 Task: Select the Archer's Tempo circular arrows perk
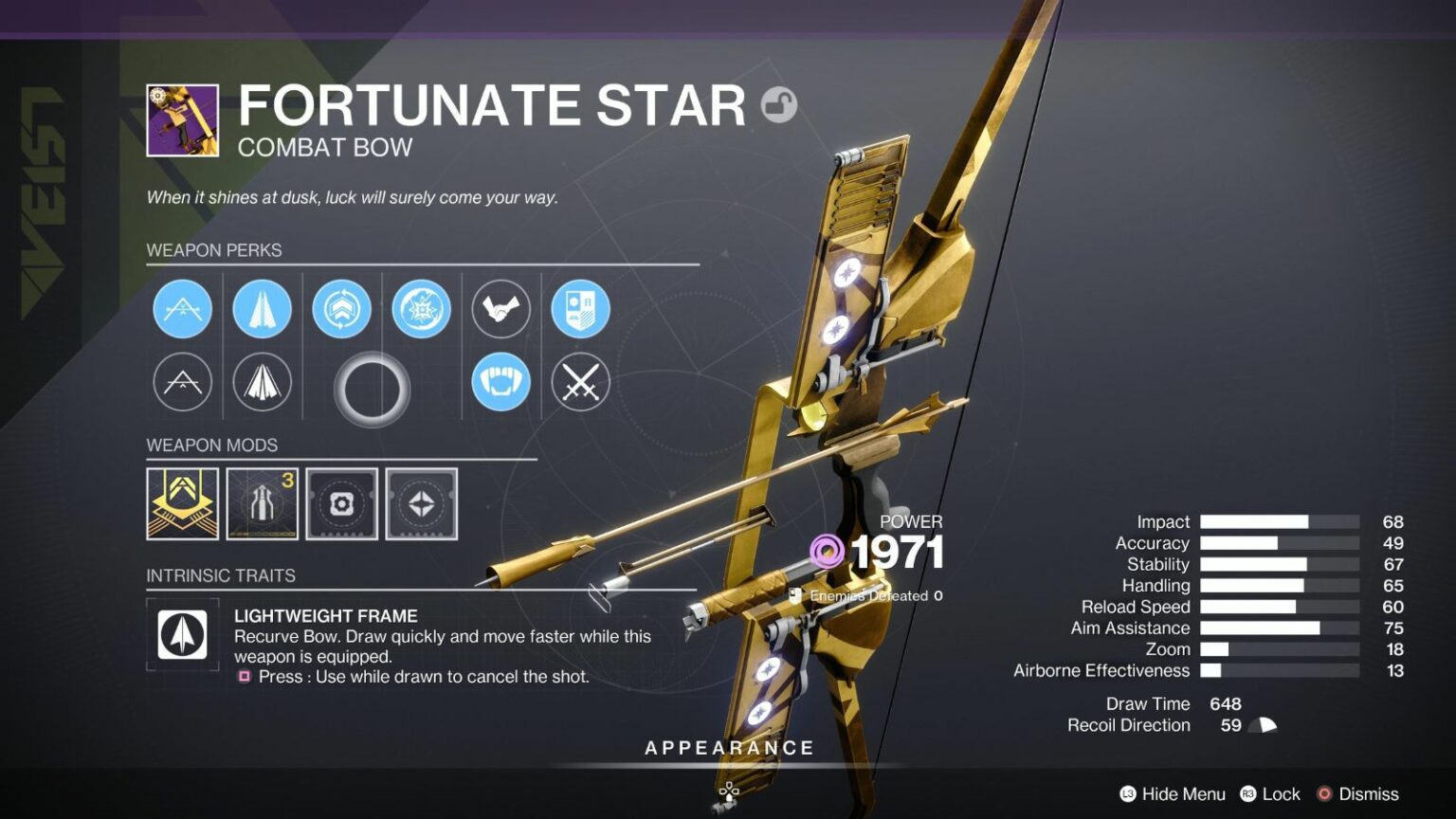(343, 308)
